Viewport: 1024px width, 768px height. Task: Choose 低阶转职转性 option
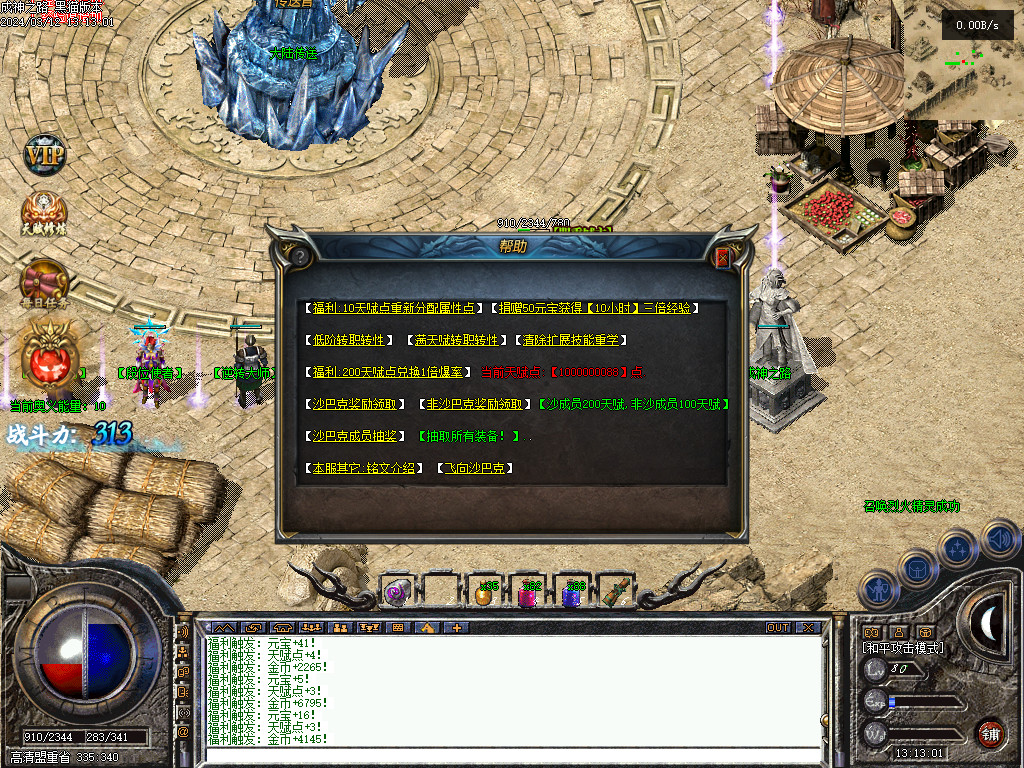349,340
